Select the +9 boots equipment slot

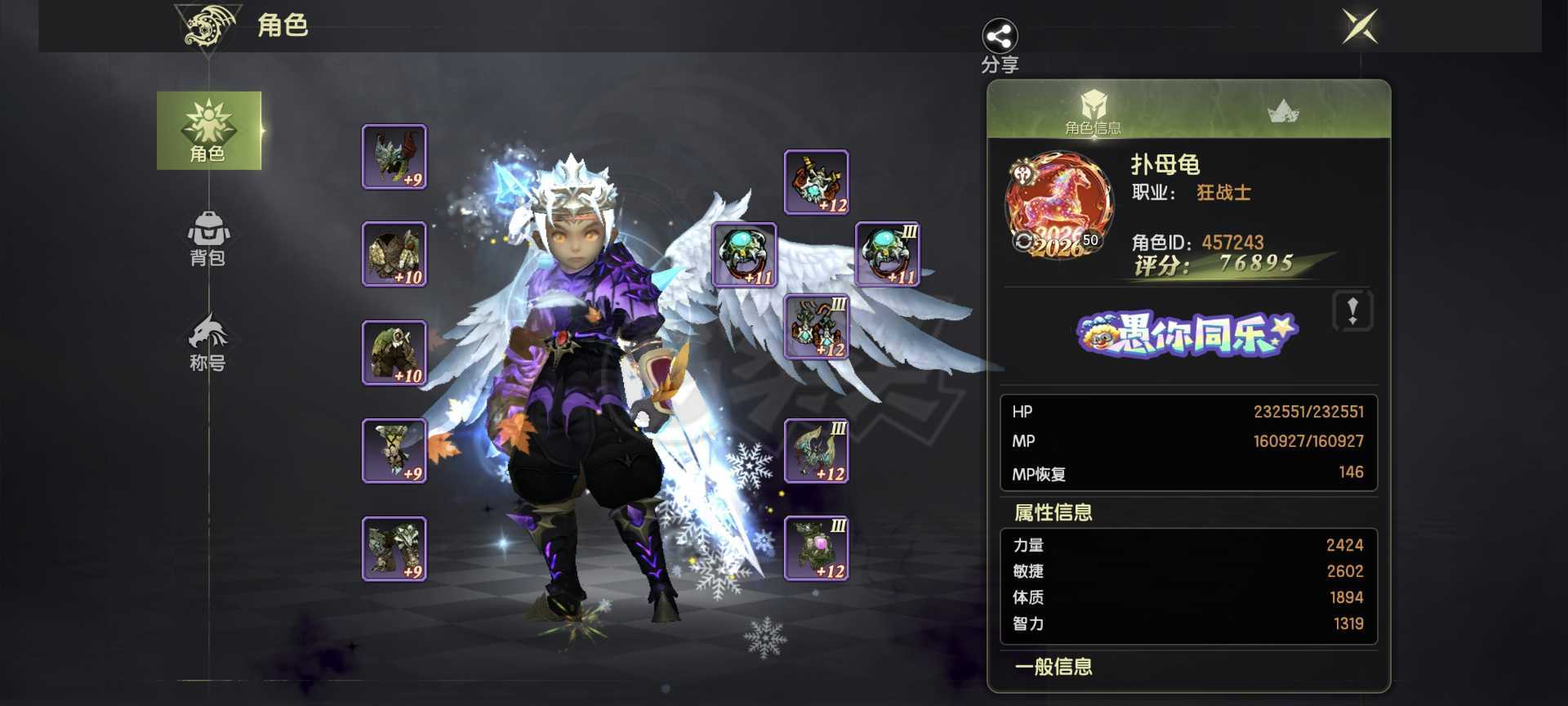pyautogui.click(x=394, y=548)
